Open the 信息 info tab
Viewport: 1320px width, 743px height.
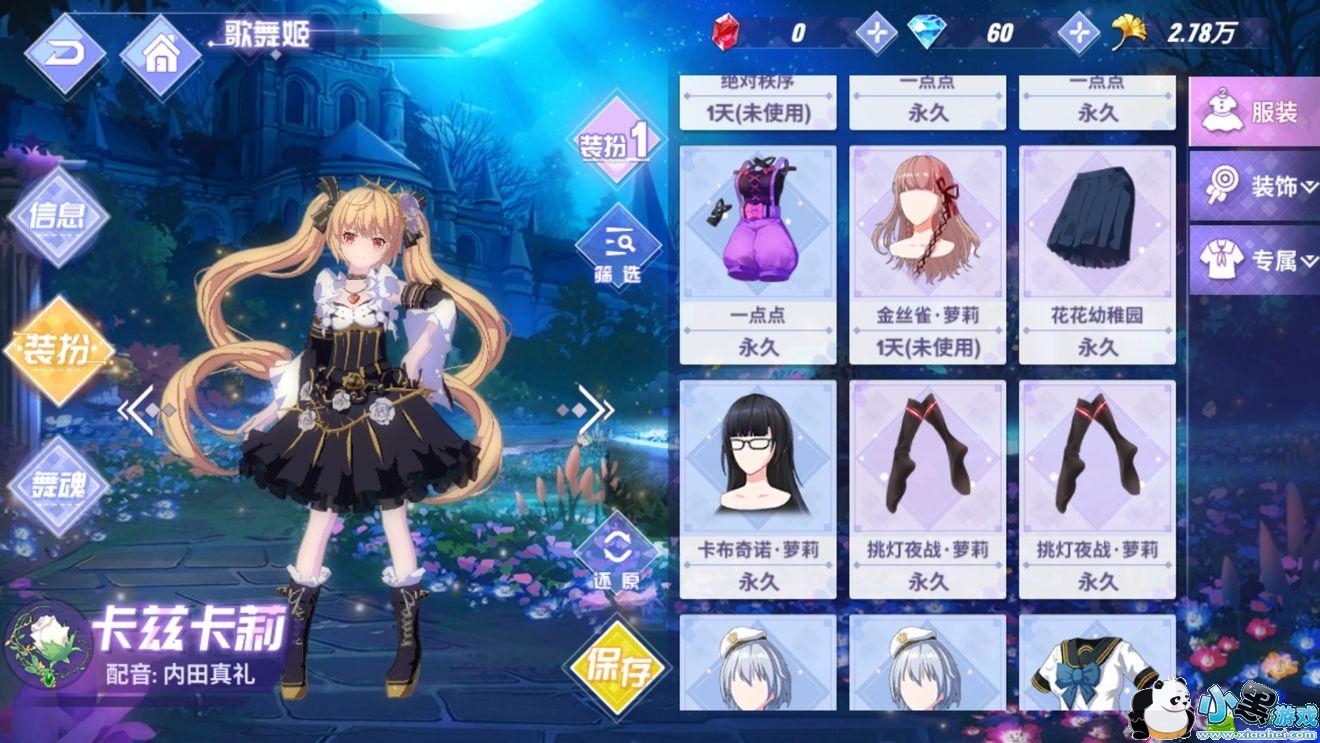click(x=58, y=216)
